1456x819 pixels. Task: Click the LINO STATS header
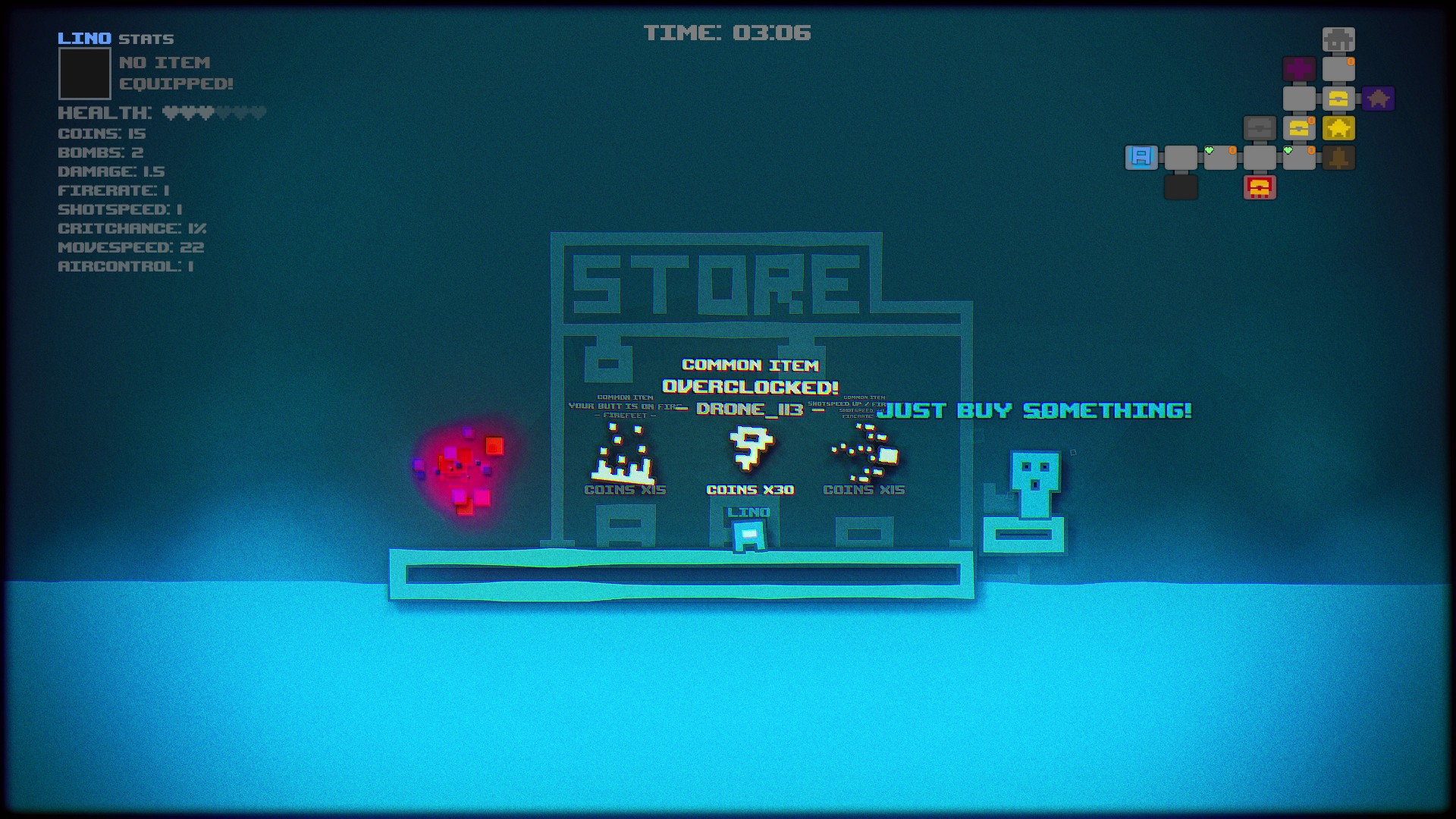coord(115,39)
